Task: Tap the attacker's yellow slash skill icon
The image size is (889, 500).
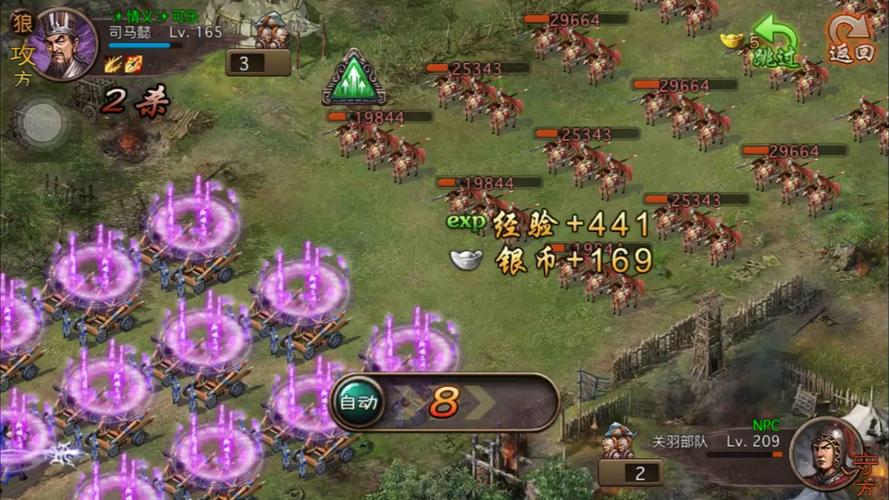Action: (113, 65)
